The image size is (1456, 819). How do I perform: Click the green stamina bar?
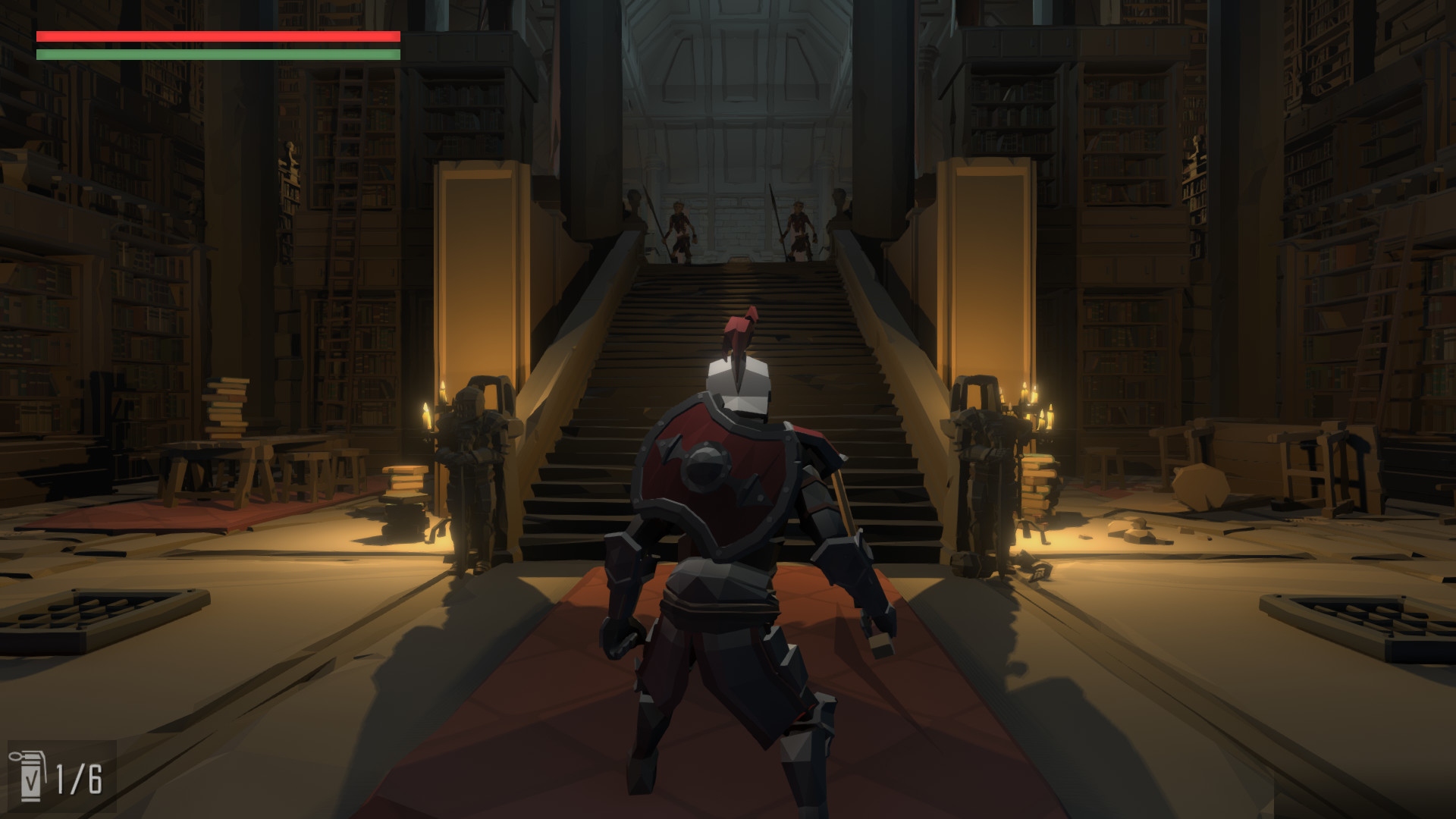tap(216, 55)
